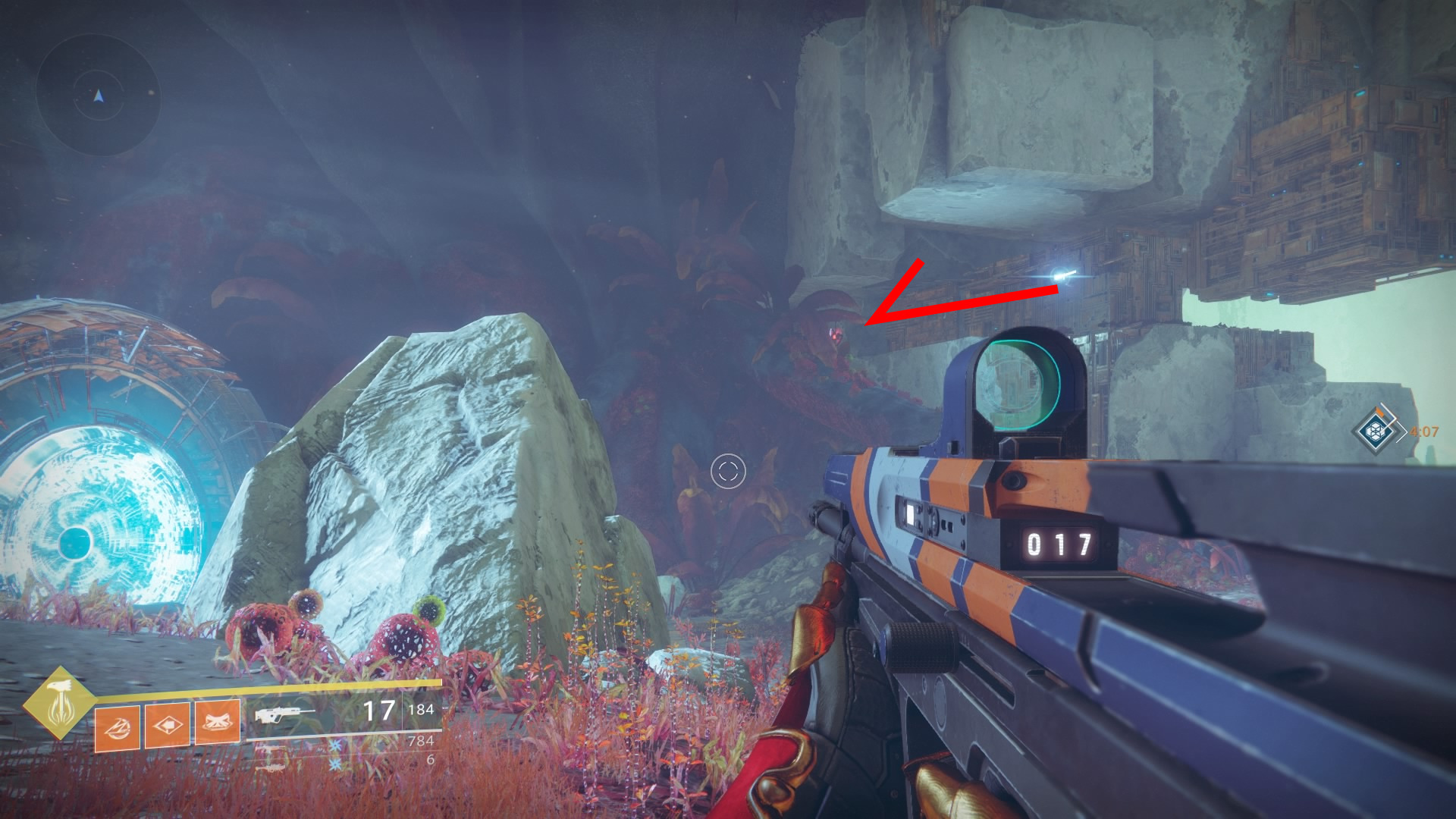
Task: Click the blue diamond objective marker
Action: pyautogui.click(x=1376, y=431)
